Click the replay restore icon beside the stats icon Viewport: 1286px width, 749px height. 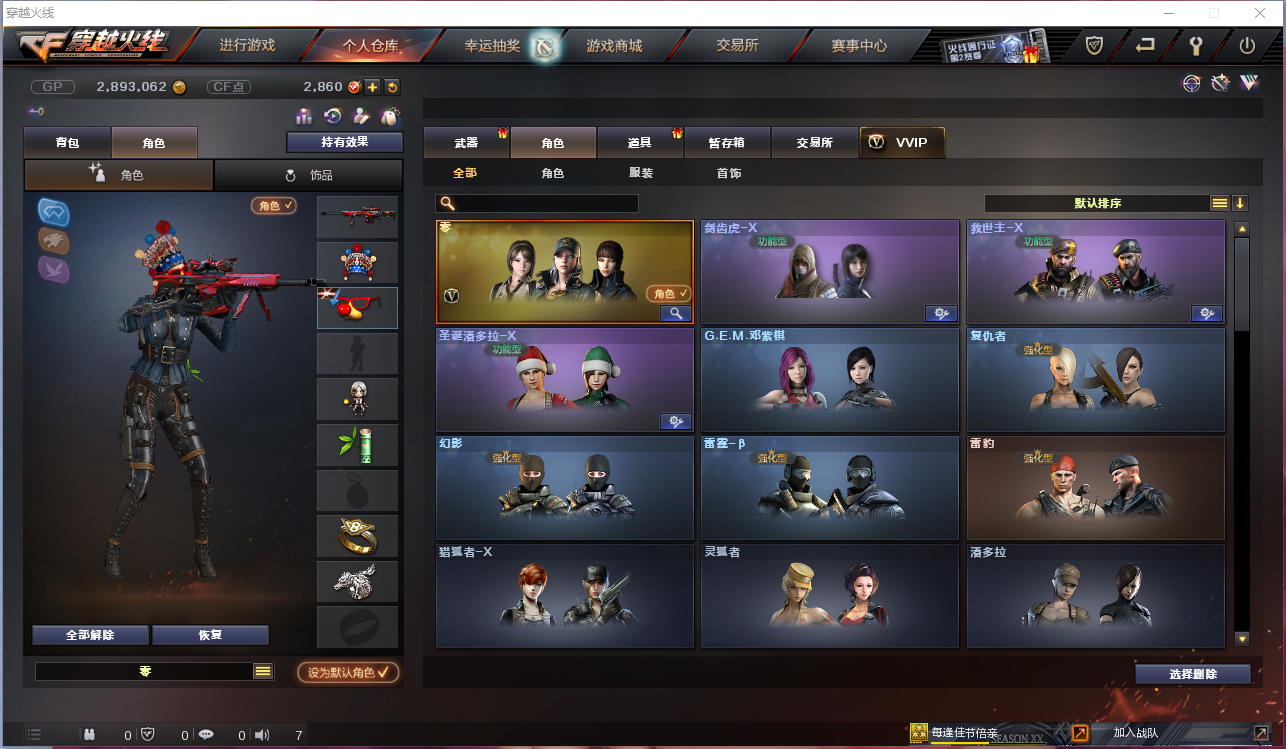pos(333,116)
